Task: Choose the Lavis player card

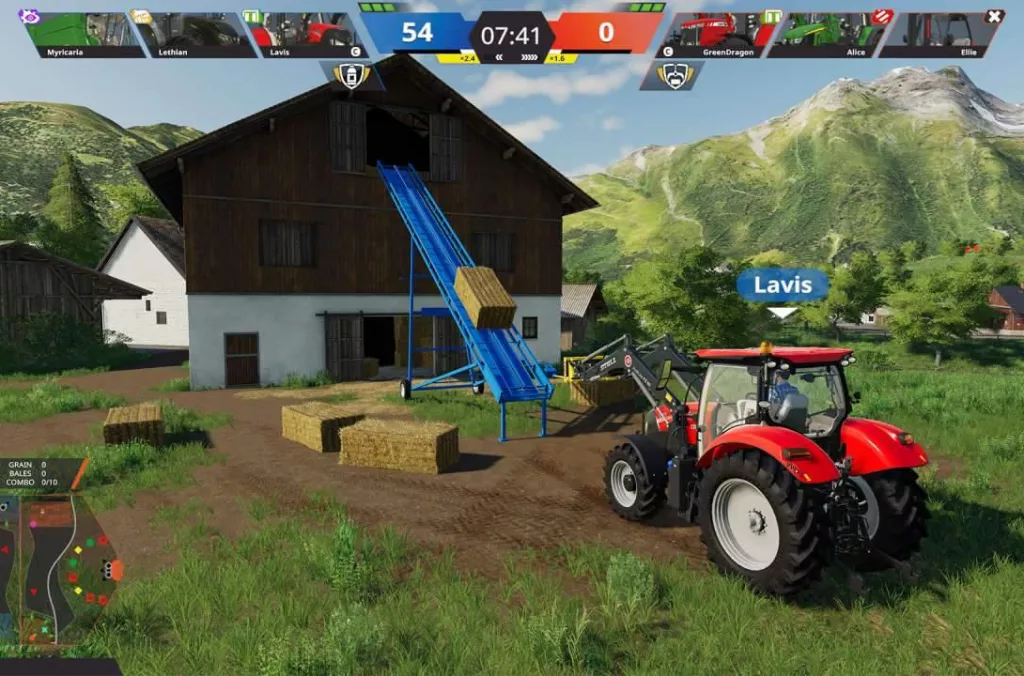Action: point(307,34)
